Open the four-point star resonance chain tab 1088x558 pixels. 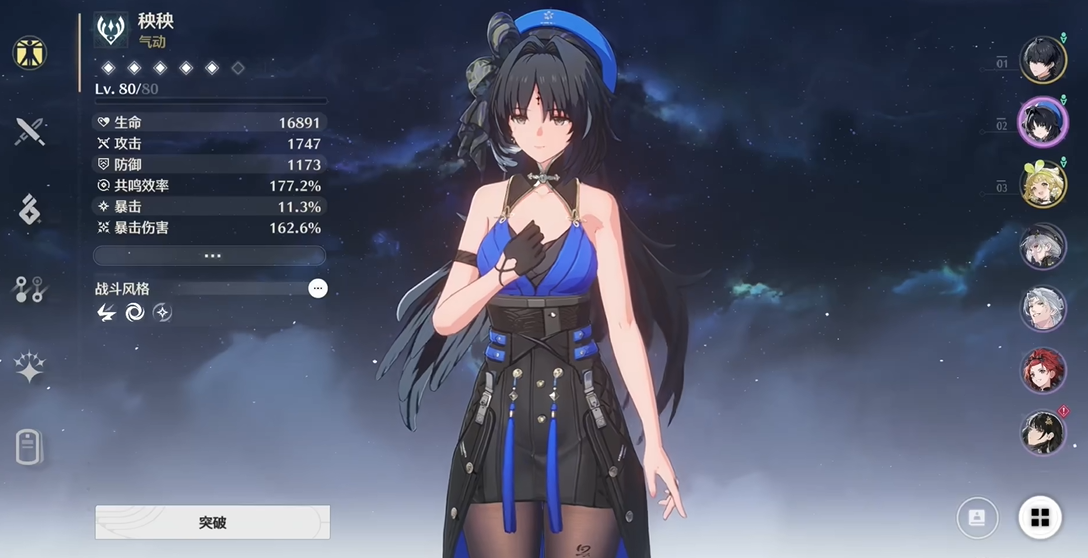click(x=30, y=368)
